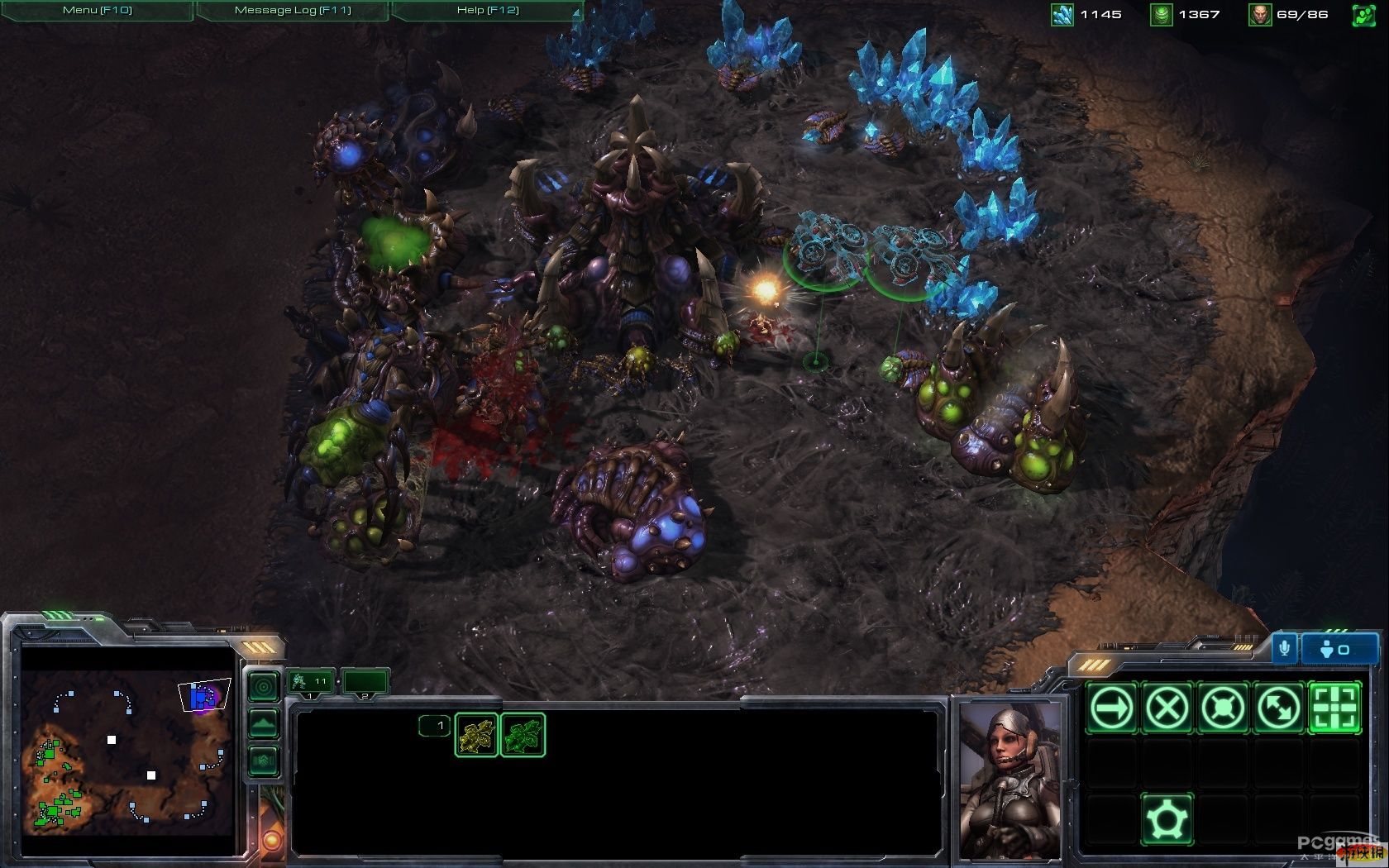Open the blue player social panel button

1339,650
